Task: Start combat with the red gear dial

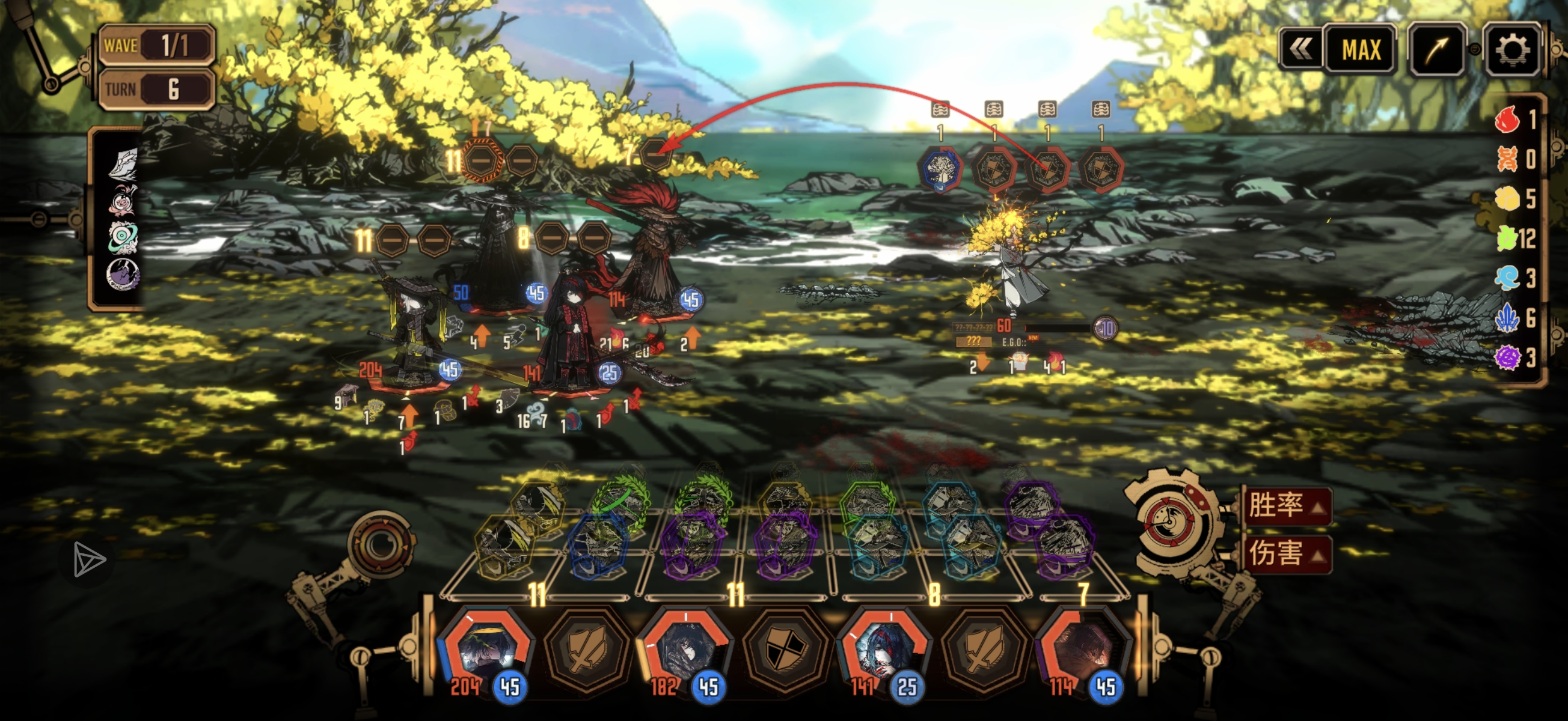Action: [x=1170, y=521]
